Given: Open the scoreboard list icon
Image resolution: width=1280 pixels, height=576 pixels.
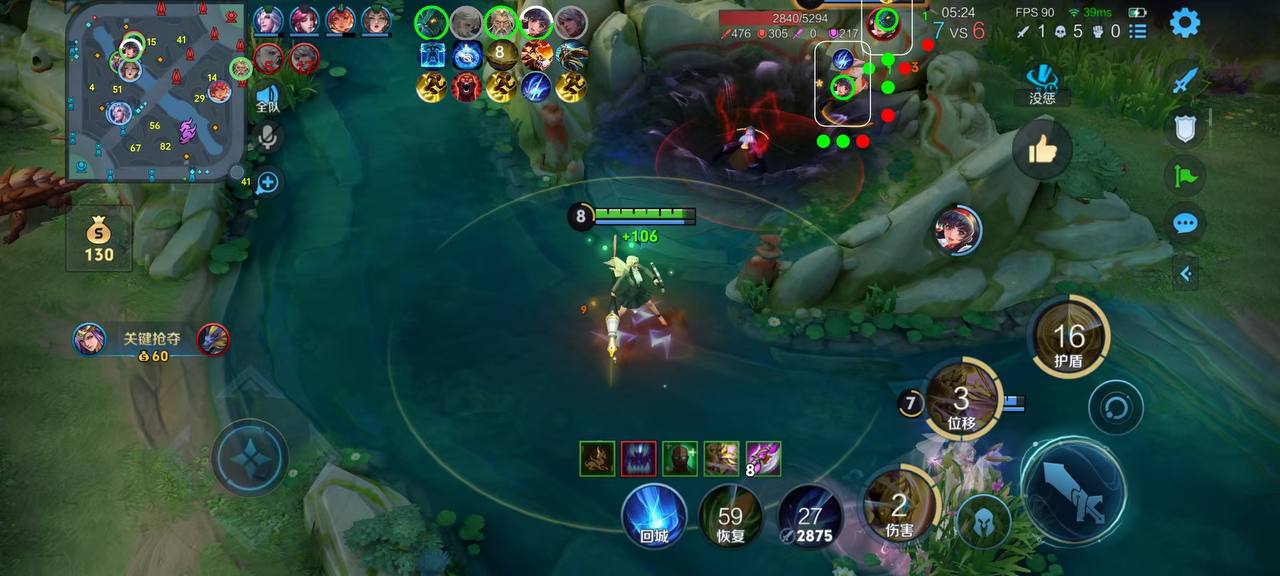Looking at the screenshot, I should (1138, 32).
